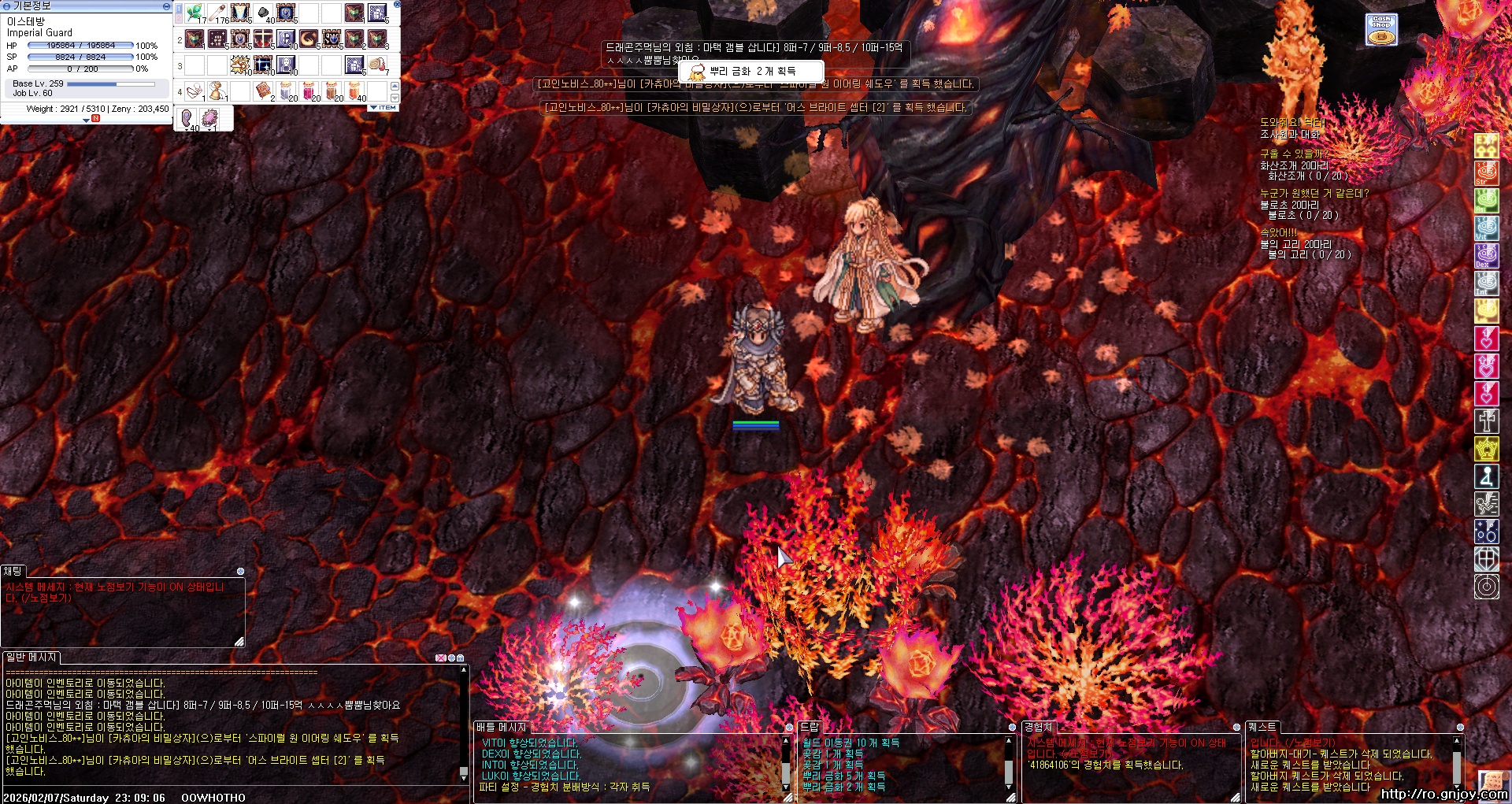Select the 화산조개 200마리 quest tracker entry
This screenshot has width=1512, height=804.
pyautogui.click(x=1294, y=165)
